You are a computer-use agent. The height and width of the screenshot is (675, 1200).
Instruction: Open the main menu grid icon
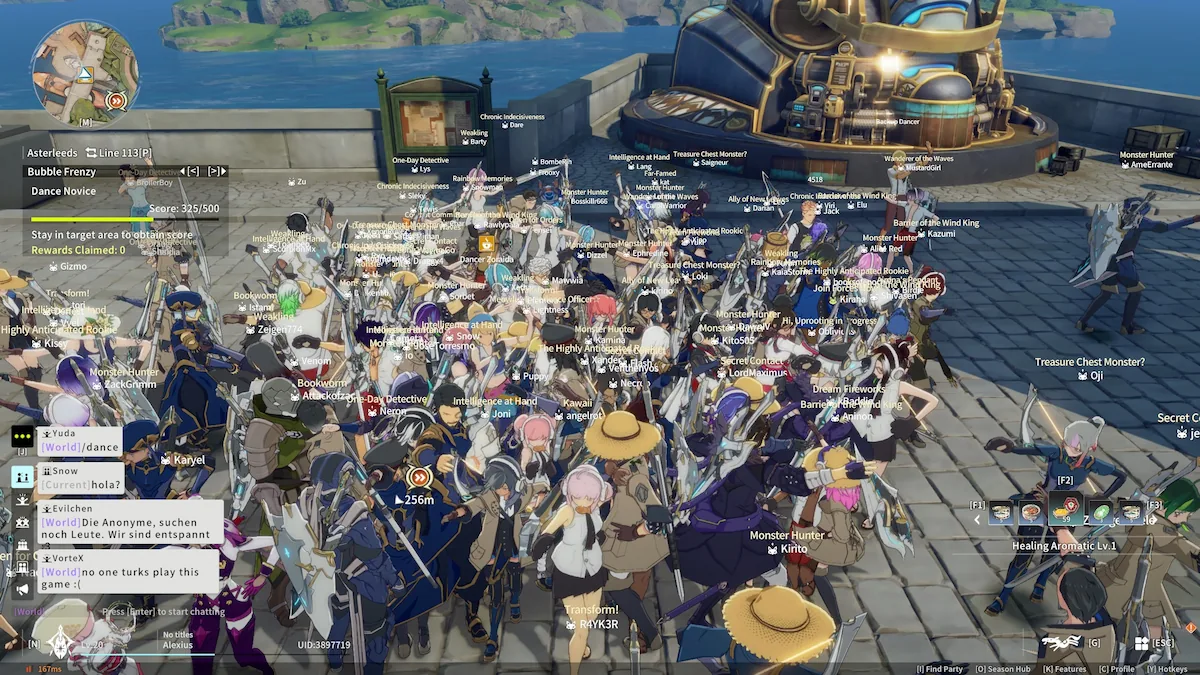tap(1141, 643)
